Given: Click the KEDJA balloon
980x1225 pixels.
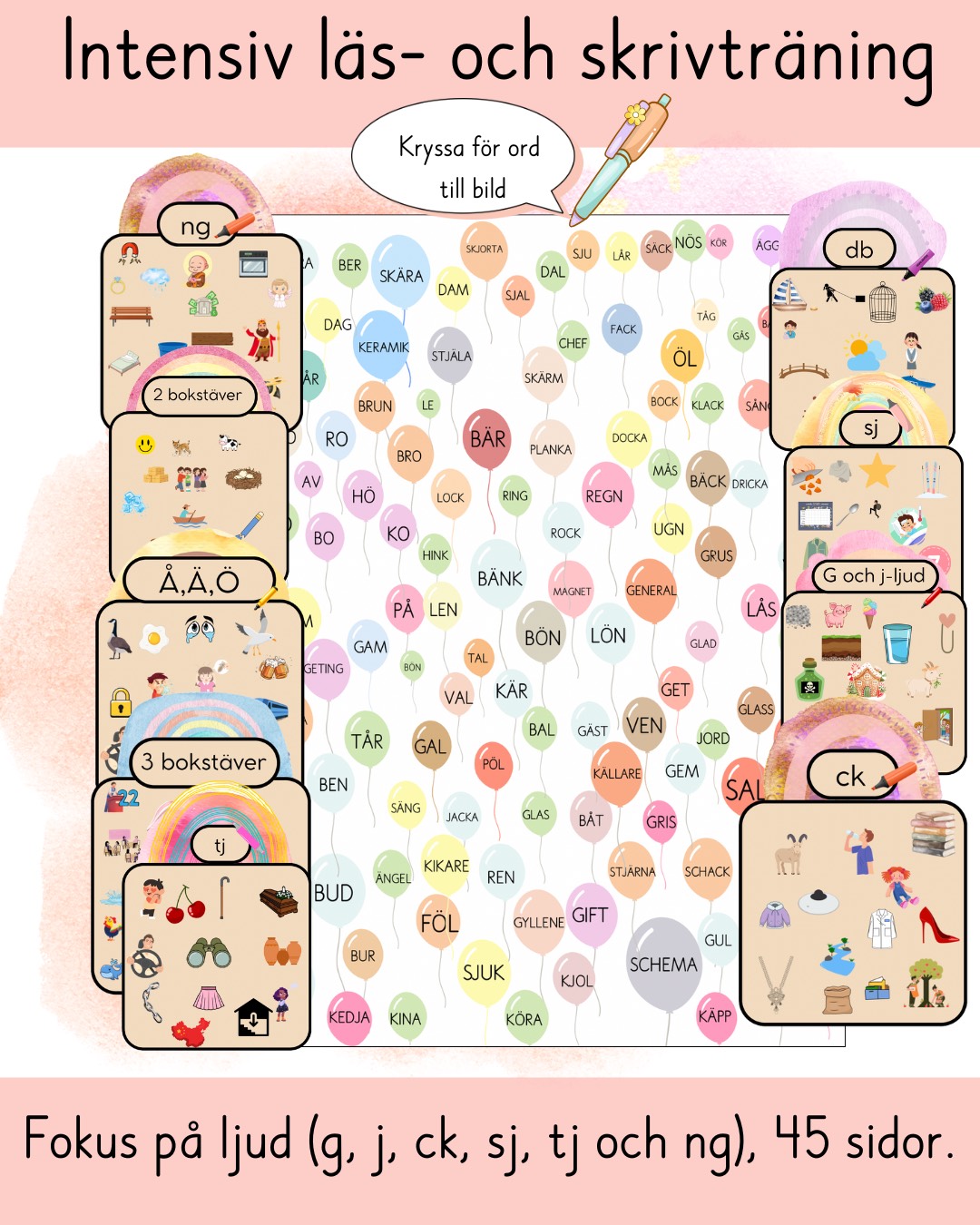Looking at the screenshot, I should 349,1017.
